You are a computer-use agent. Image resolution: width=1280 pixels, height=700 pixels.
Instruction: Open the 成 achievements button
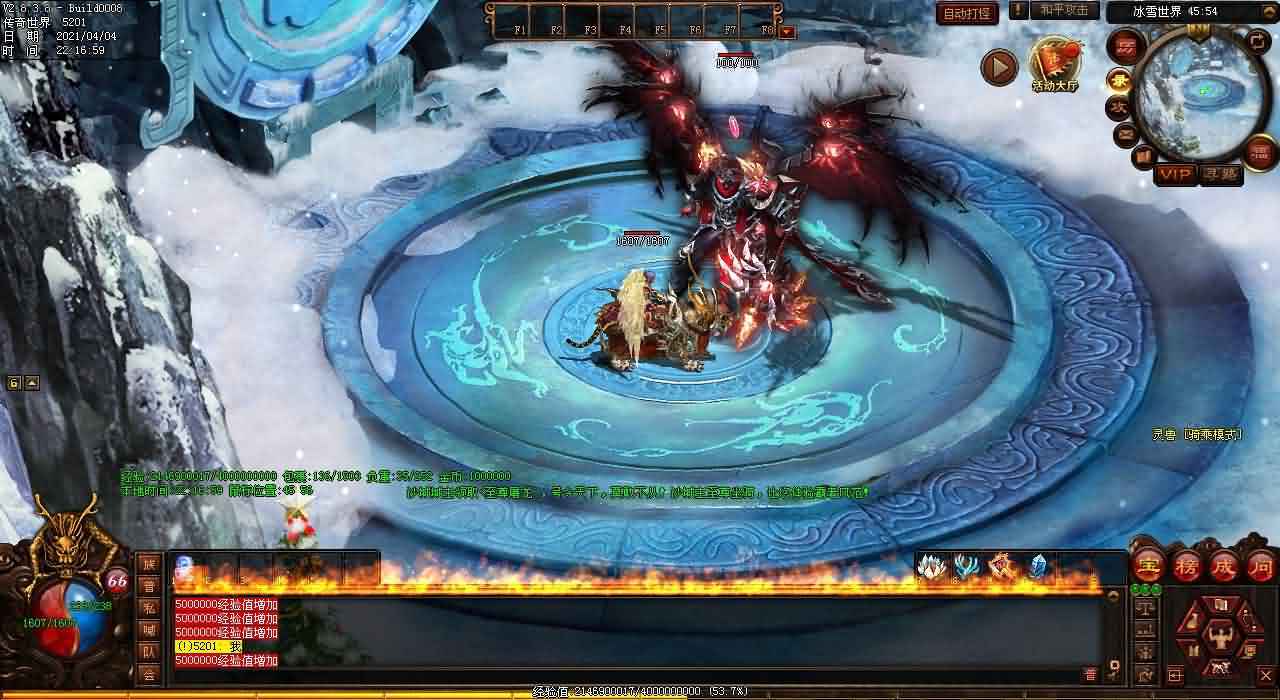1223,565
